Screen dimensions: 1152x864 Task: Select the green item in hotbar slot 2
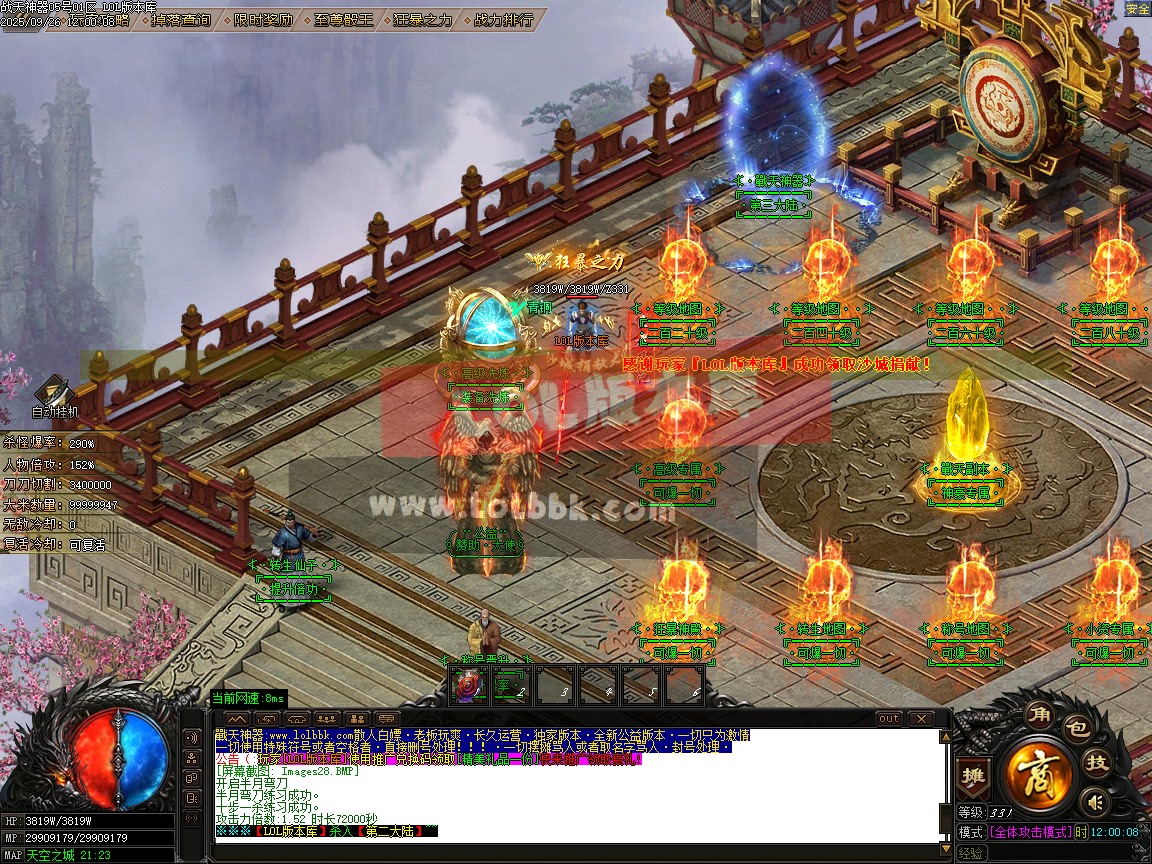(x=512, y=685)
